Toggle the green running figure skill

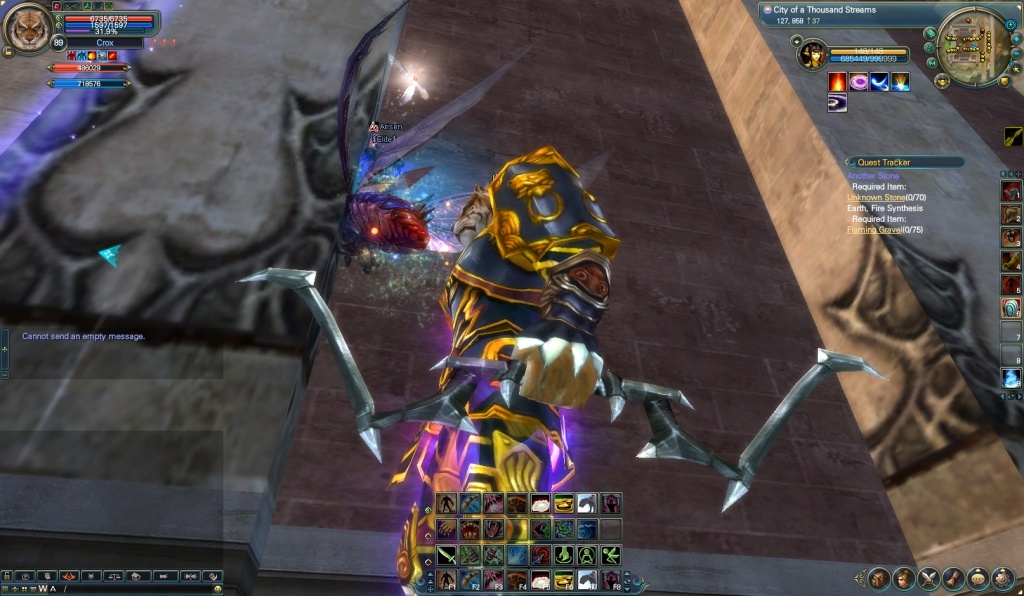(x=612, y=555)
